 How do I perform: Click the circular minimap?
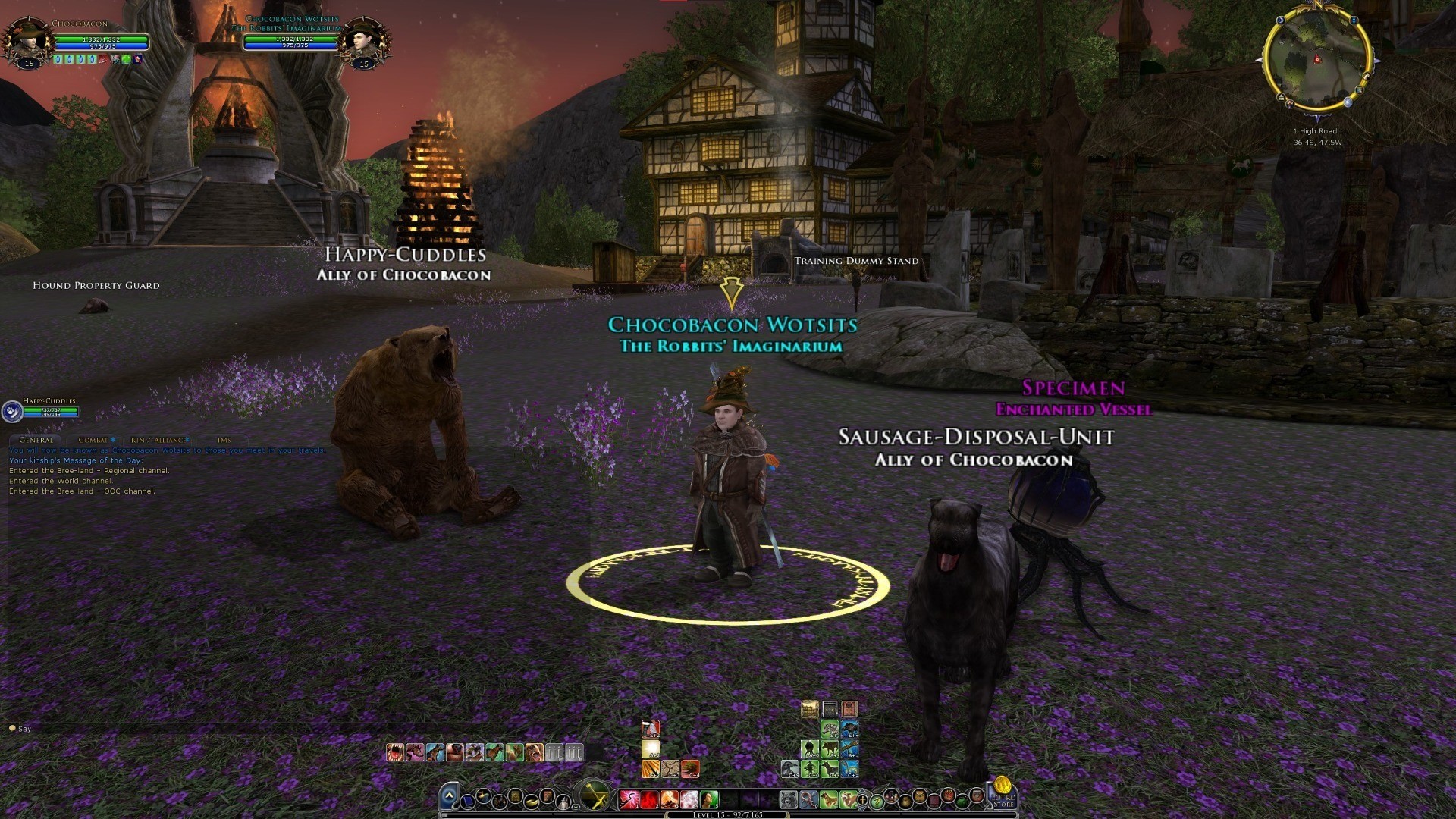(1316, 61)
